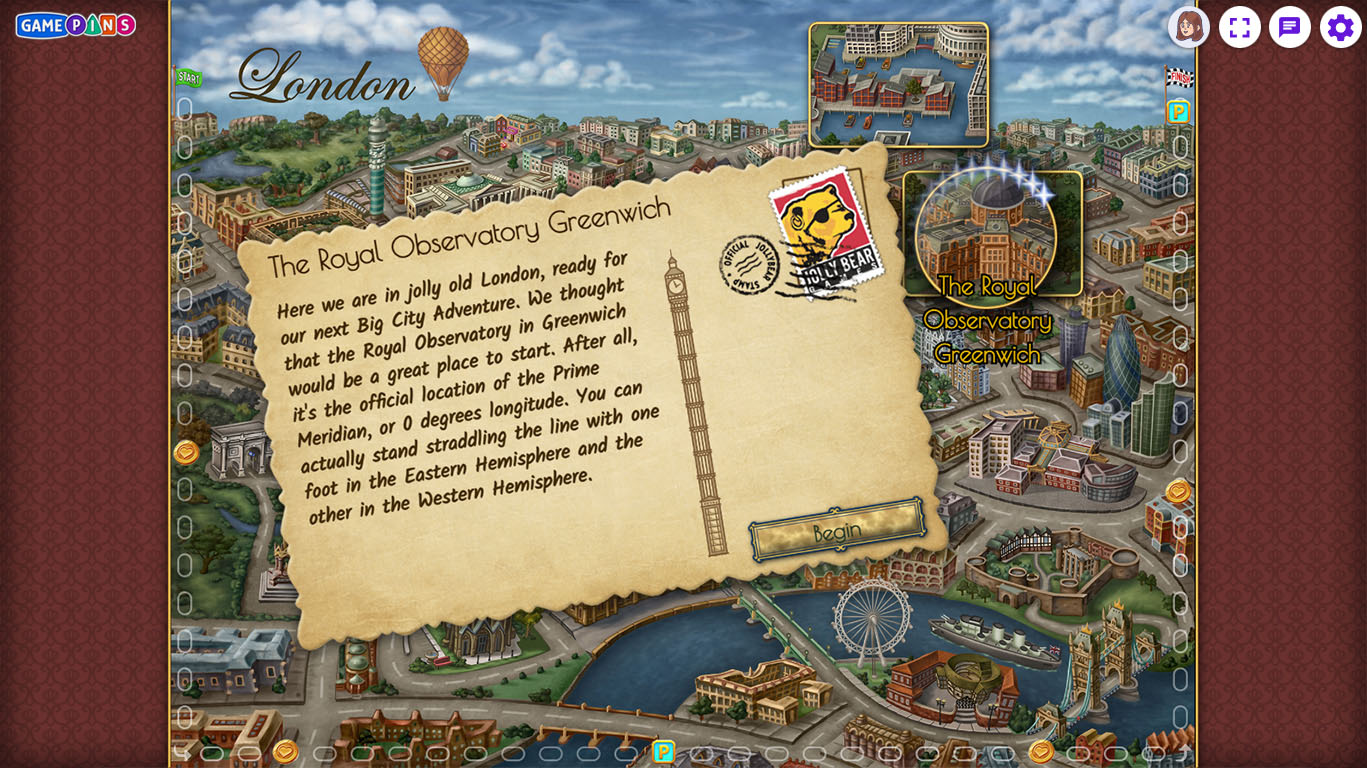The height and width of the screenshot is (768, 1367).
Task: Start the level with the Begin button
Action: (x=837, y=530)
